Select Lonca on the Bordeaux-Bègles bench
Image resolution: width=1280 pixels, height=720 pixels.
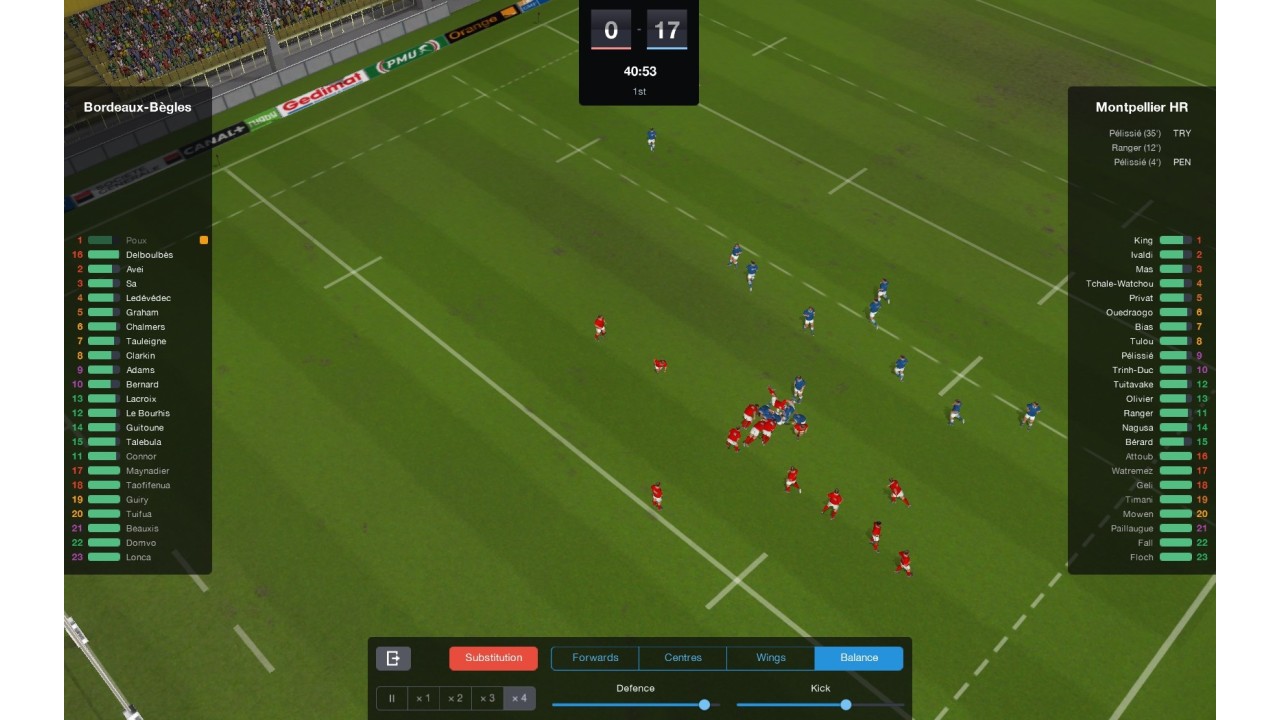(138, 557)
